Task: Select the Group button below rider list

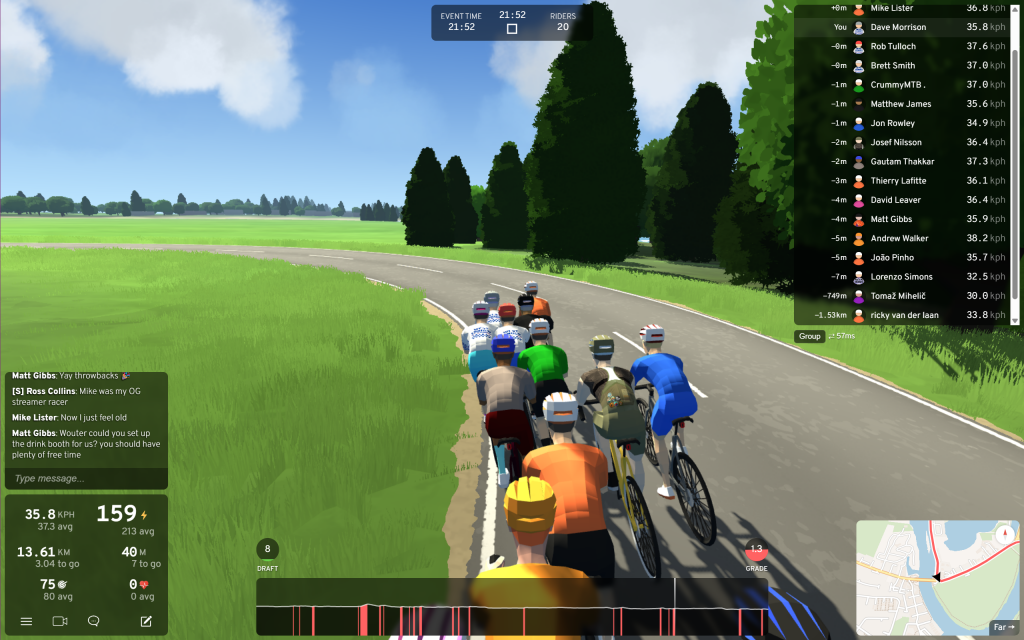Action: (x=809, y=337)
